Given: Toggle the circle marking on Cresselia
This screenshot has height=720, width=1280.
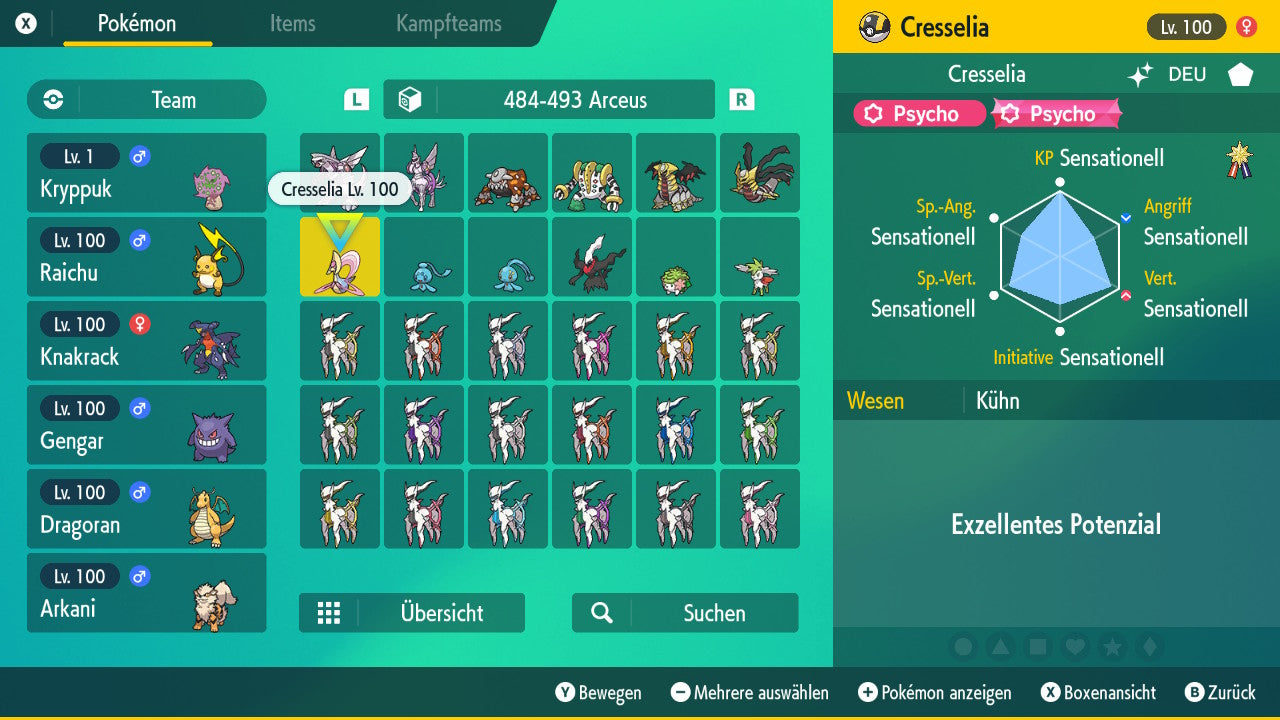Looking at the screenshot, I should tap(964, 647).
